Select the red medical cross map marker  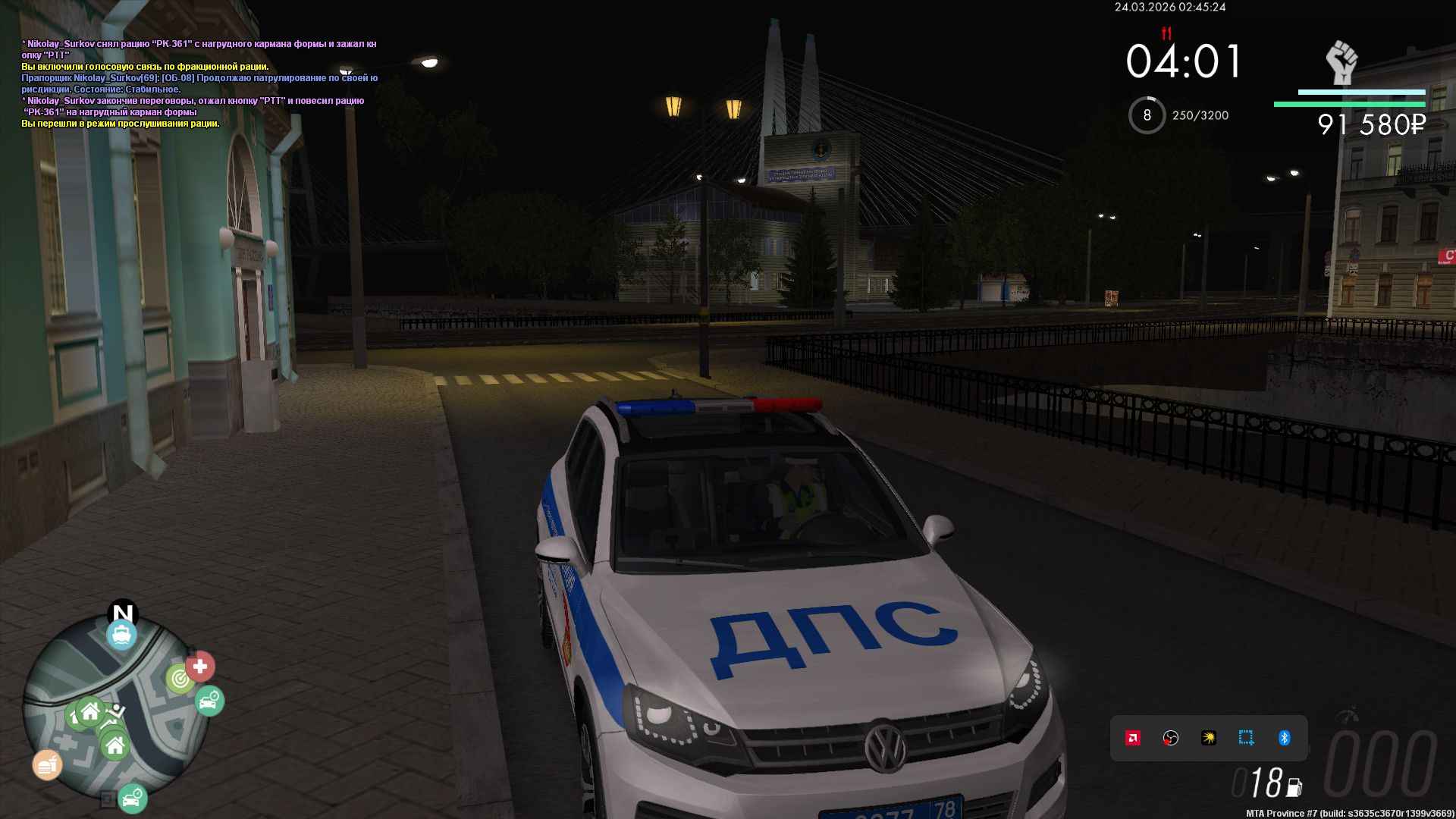pyautogui.click(x=200, y=667)
